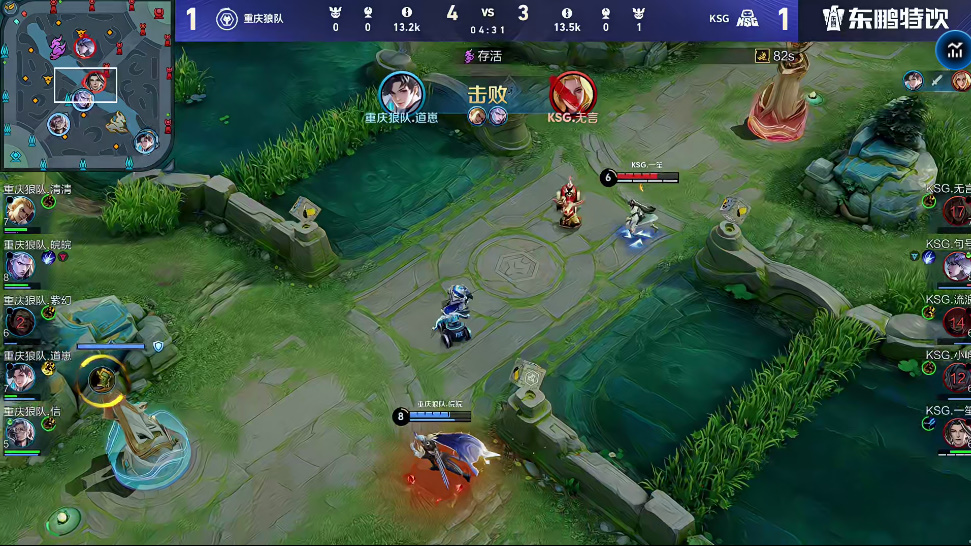Click the 无言 victim portrait in kill notice
971x546 pixels.
pyautogui.click(x=571, y=93)
